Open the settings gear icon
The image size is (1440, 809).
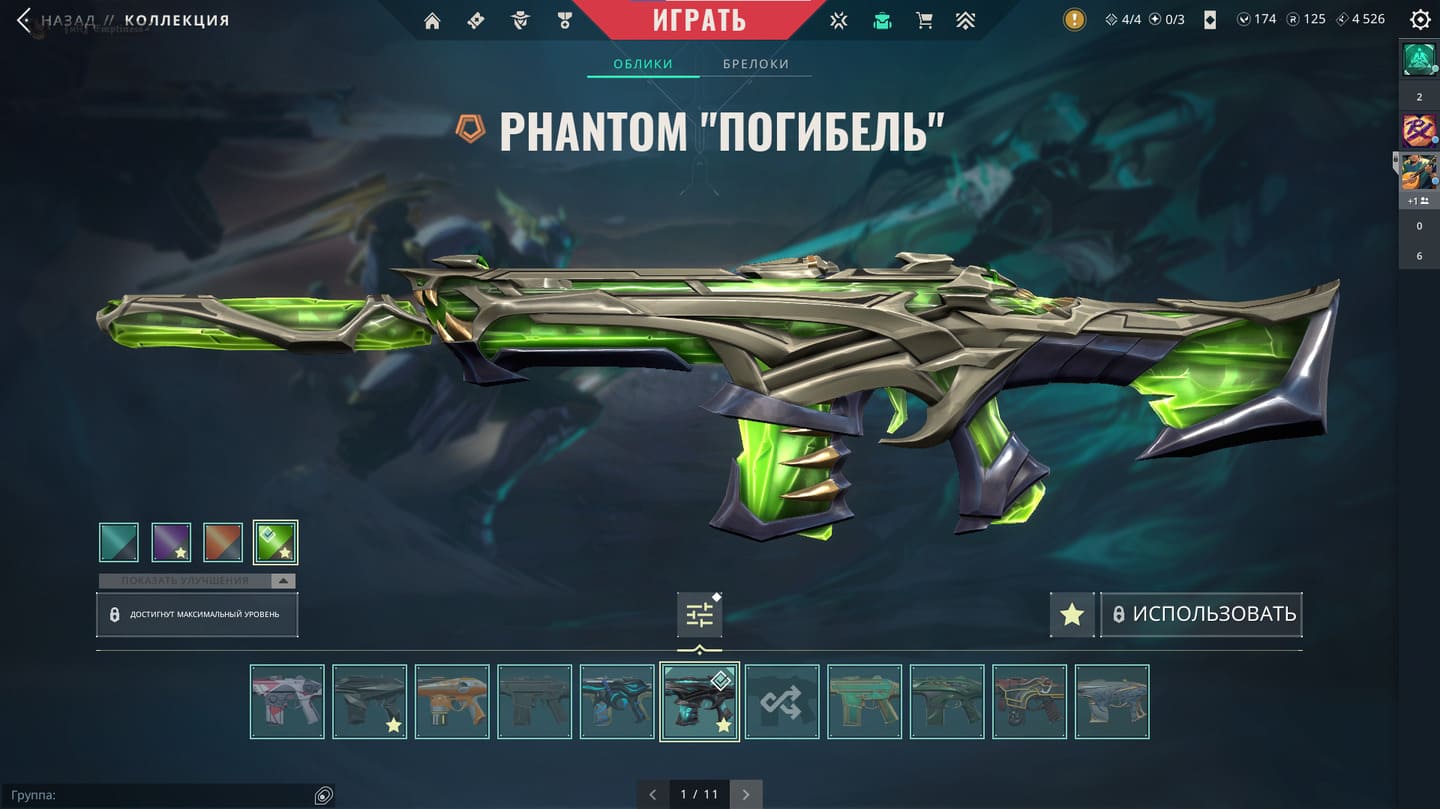click(x=1419, y=19)
